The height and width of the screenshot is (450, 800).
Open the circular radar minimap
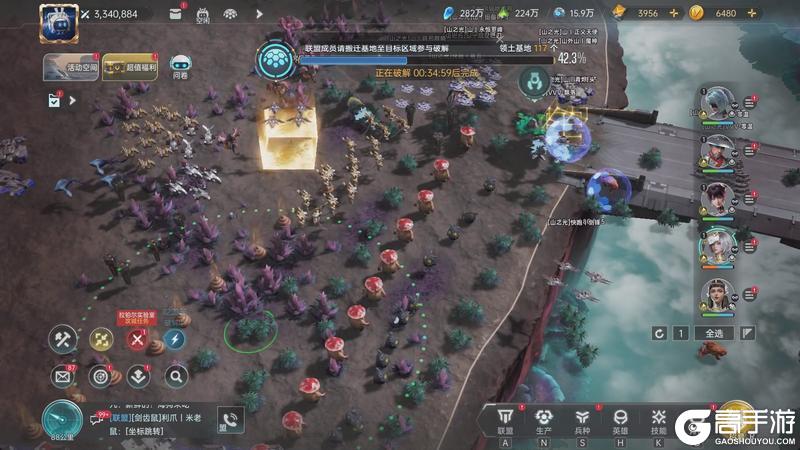pos(63,418)
